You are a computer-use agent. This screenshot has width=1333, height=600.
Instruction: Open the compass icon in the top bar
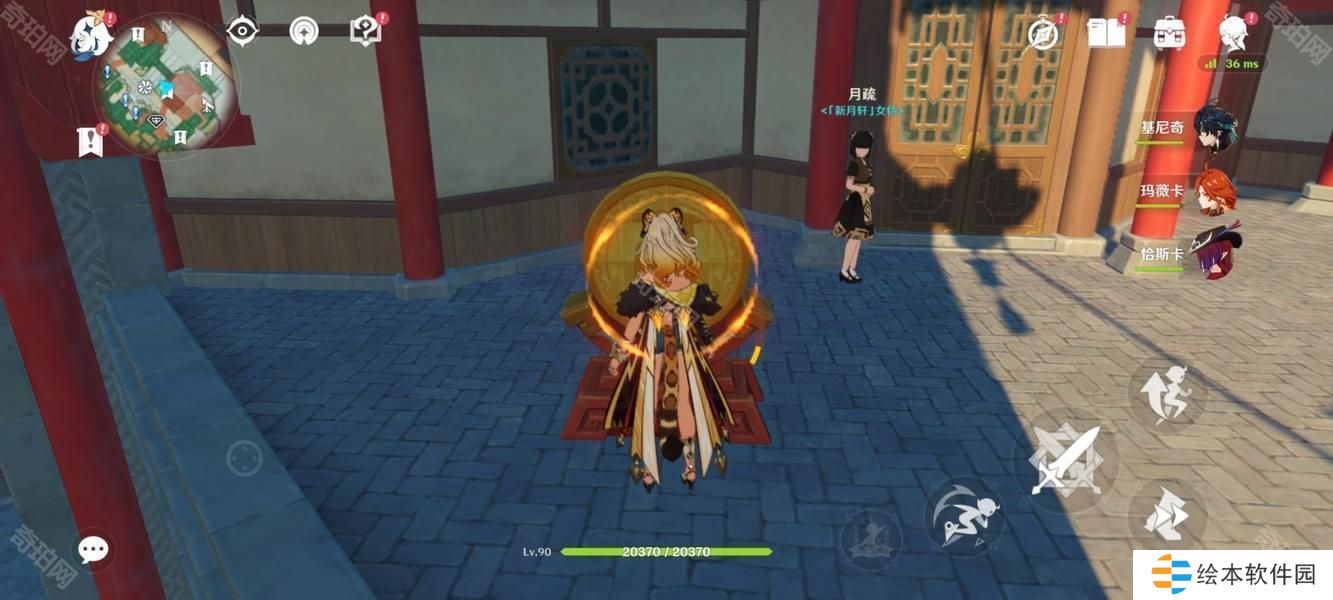[x=1044, y=34]
